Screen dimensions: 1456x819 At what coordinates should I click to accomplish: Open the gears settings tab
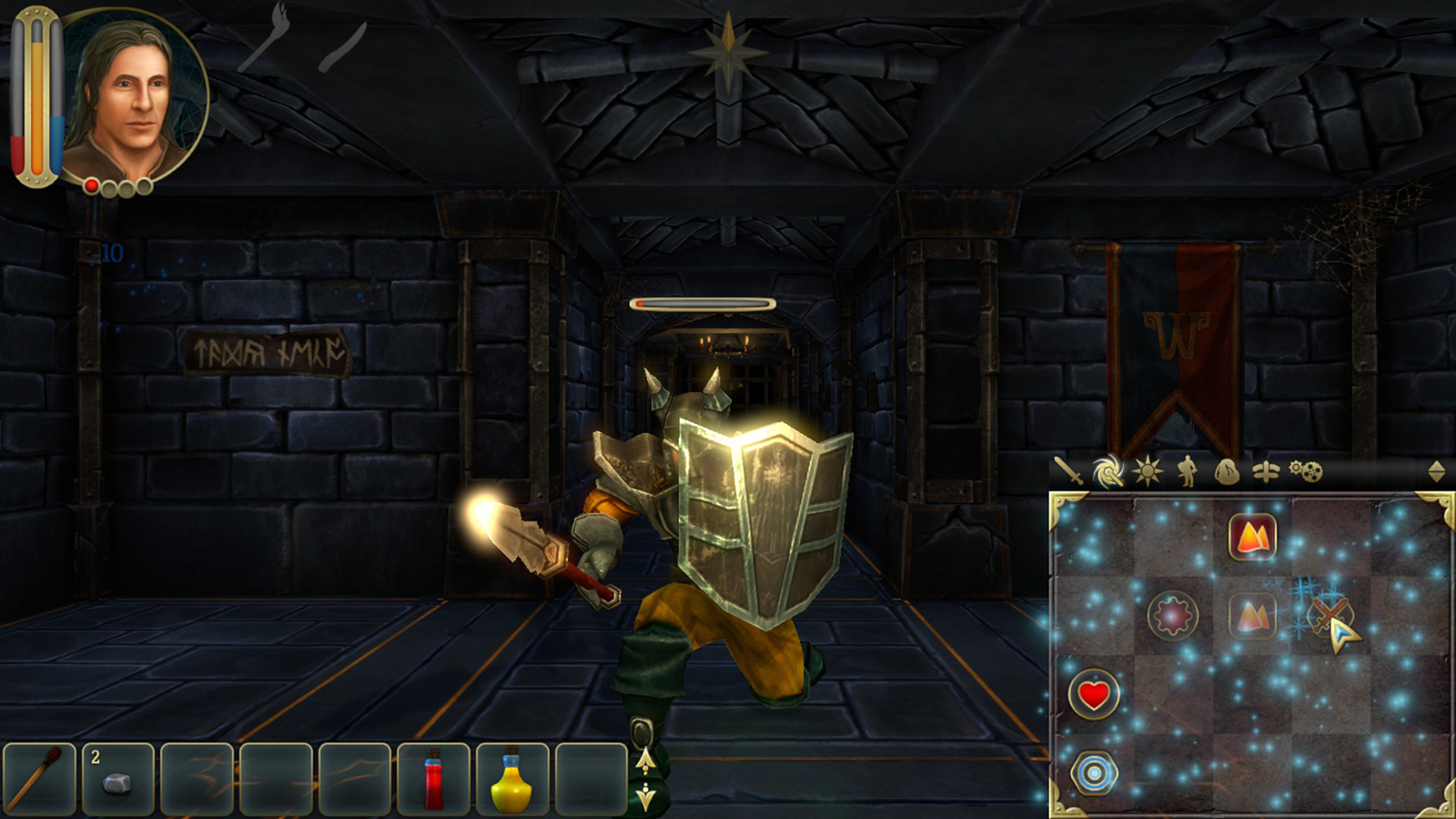click(1307, 471)
